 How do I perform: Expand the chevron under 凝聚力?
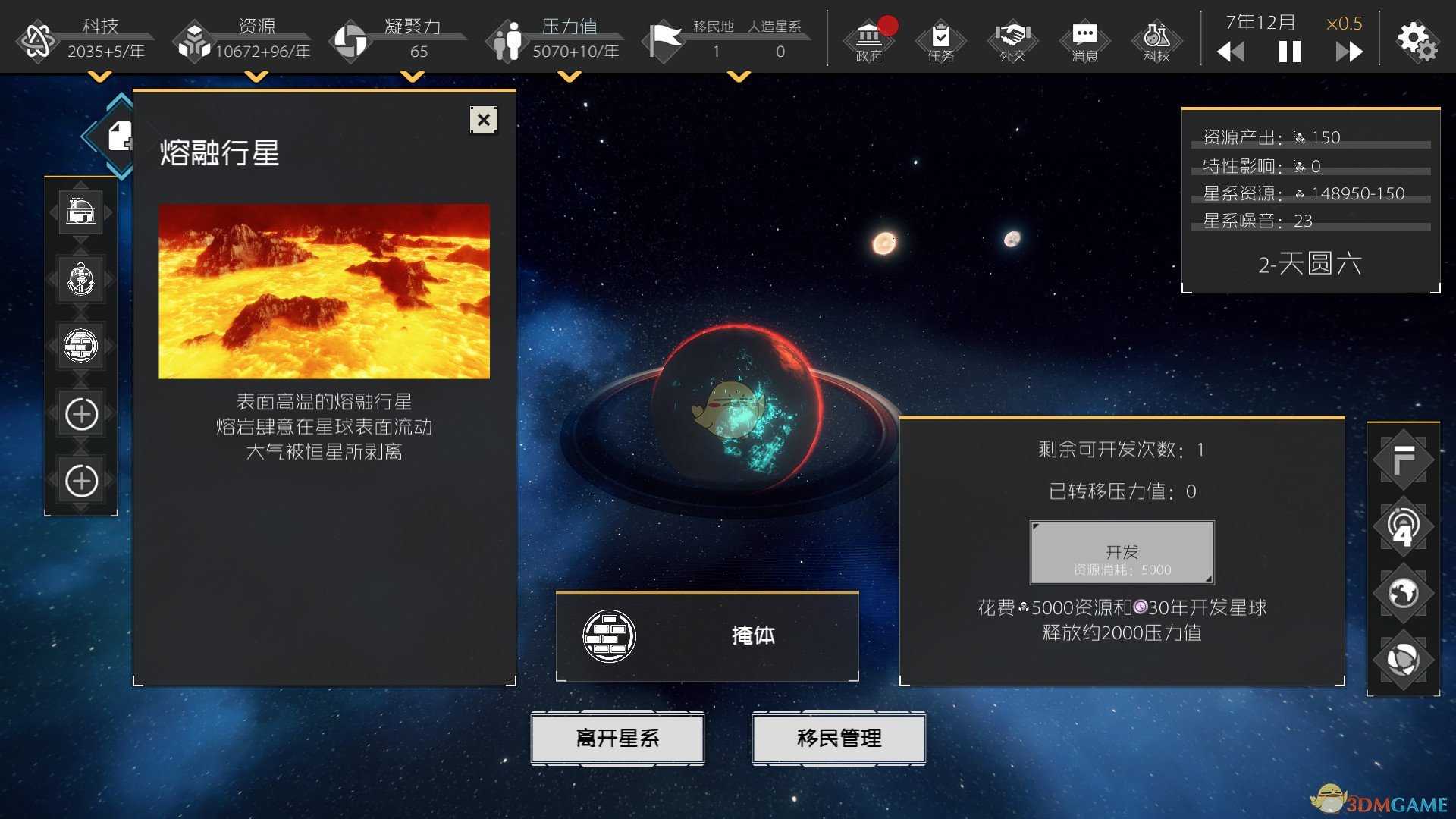[413, 76]
